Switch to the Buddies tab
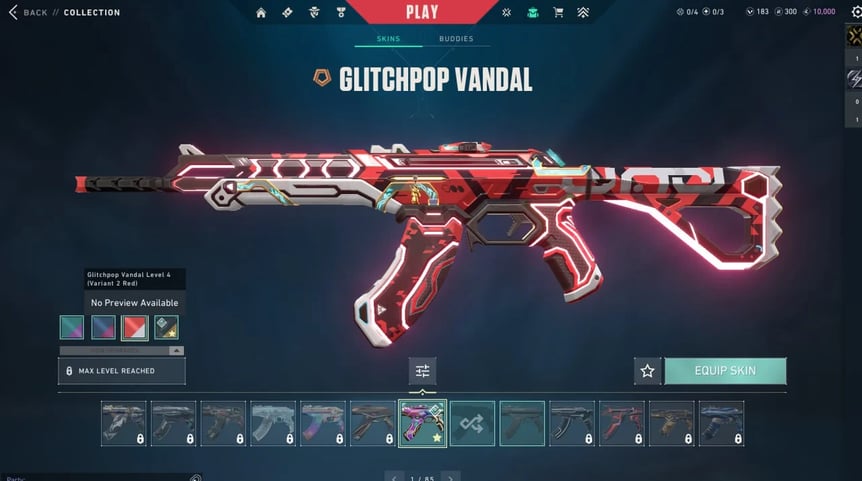Image resolution: width=862 pixels, height=481 pixels. click(456, 39)
